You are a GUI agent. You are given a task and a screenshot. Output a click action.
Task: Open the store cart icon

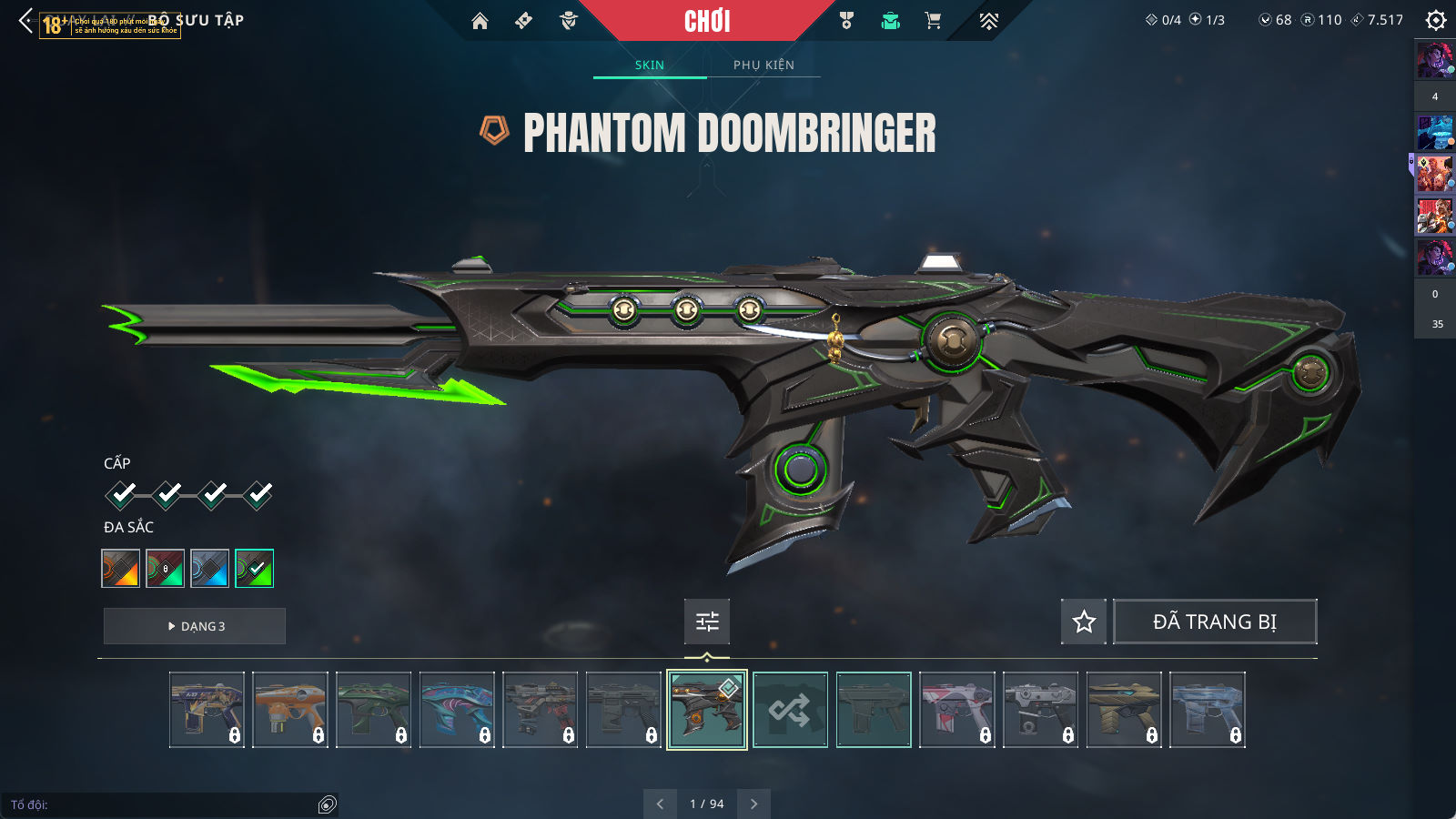[933, 21]
